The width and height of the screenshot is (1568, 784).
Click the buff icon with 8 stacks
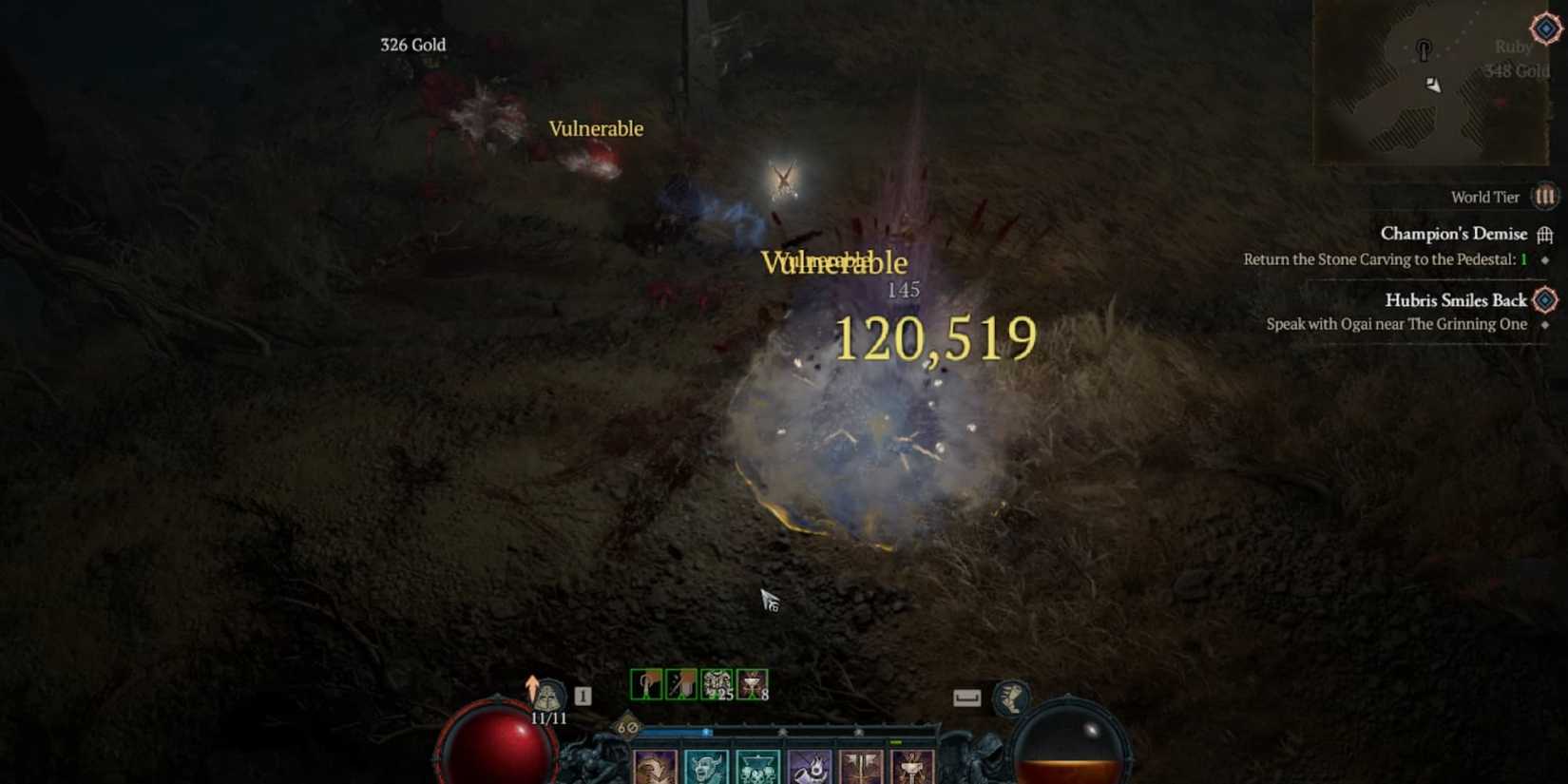point(751,684)
